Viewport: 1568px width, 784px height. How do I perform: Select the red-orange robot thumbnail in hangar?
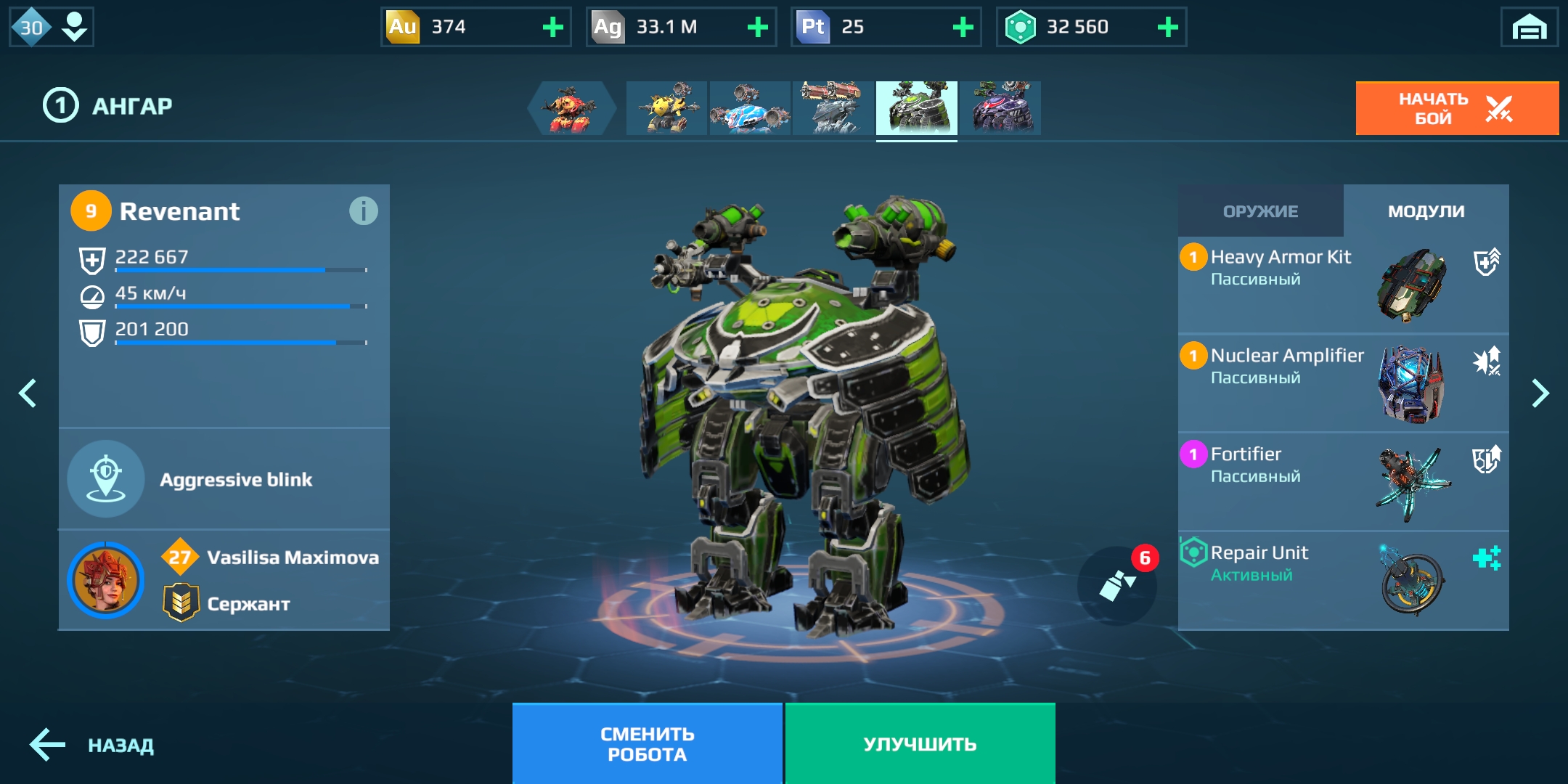[572, 108]
